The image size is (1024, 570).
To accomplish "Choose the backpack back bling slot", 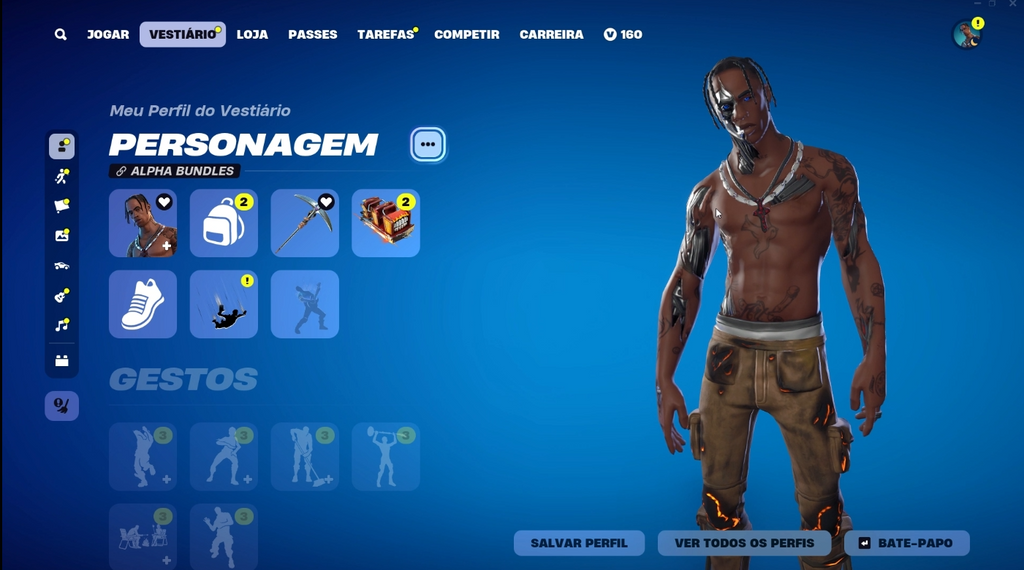I will click(x=224, y=223).
